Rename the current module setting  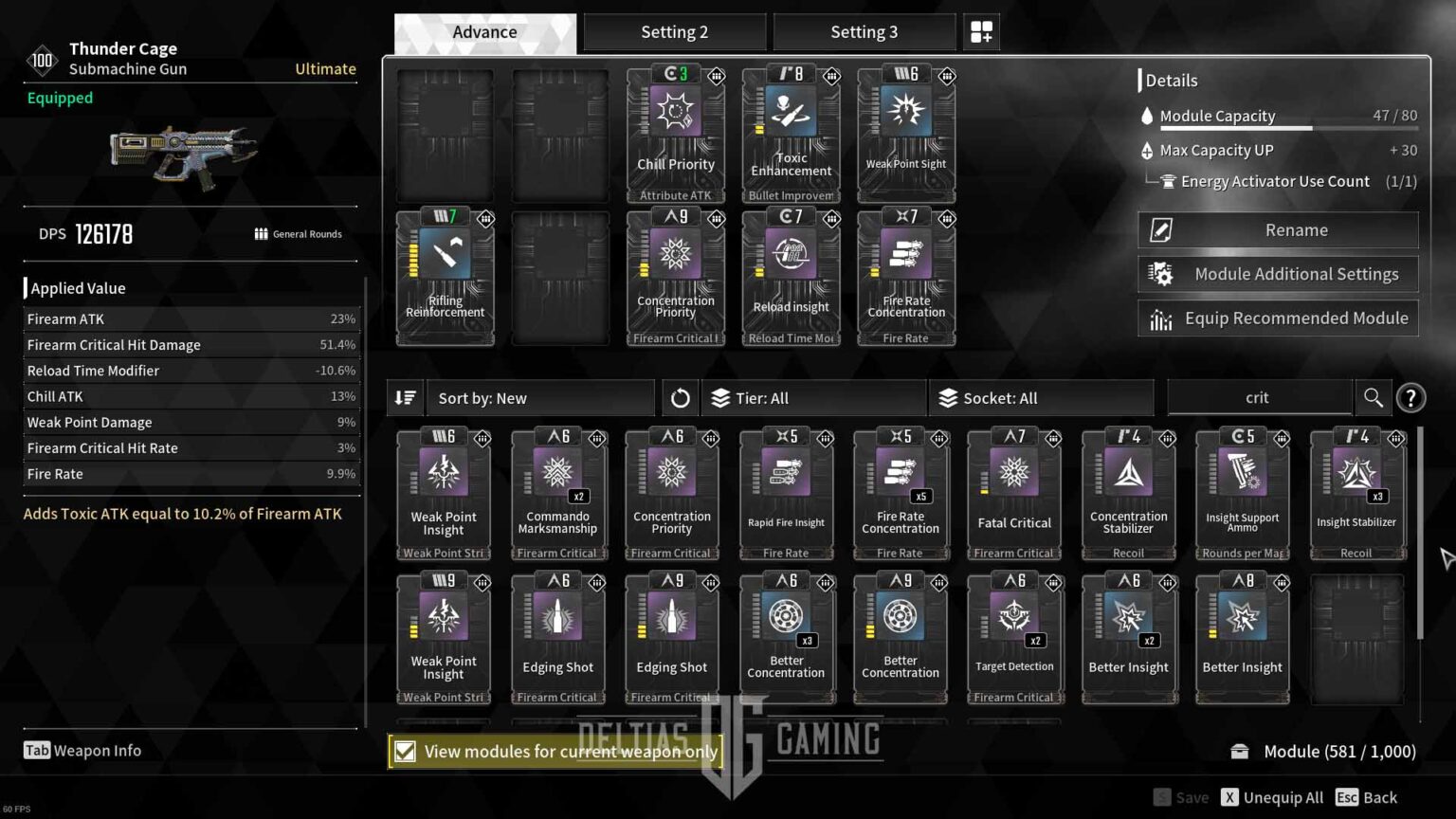coord(1278,230)
